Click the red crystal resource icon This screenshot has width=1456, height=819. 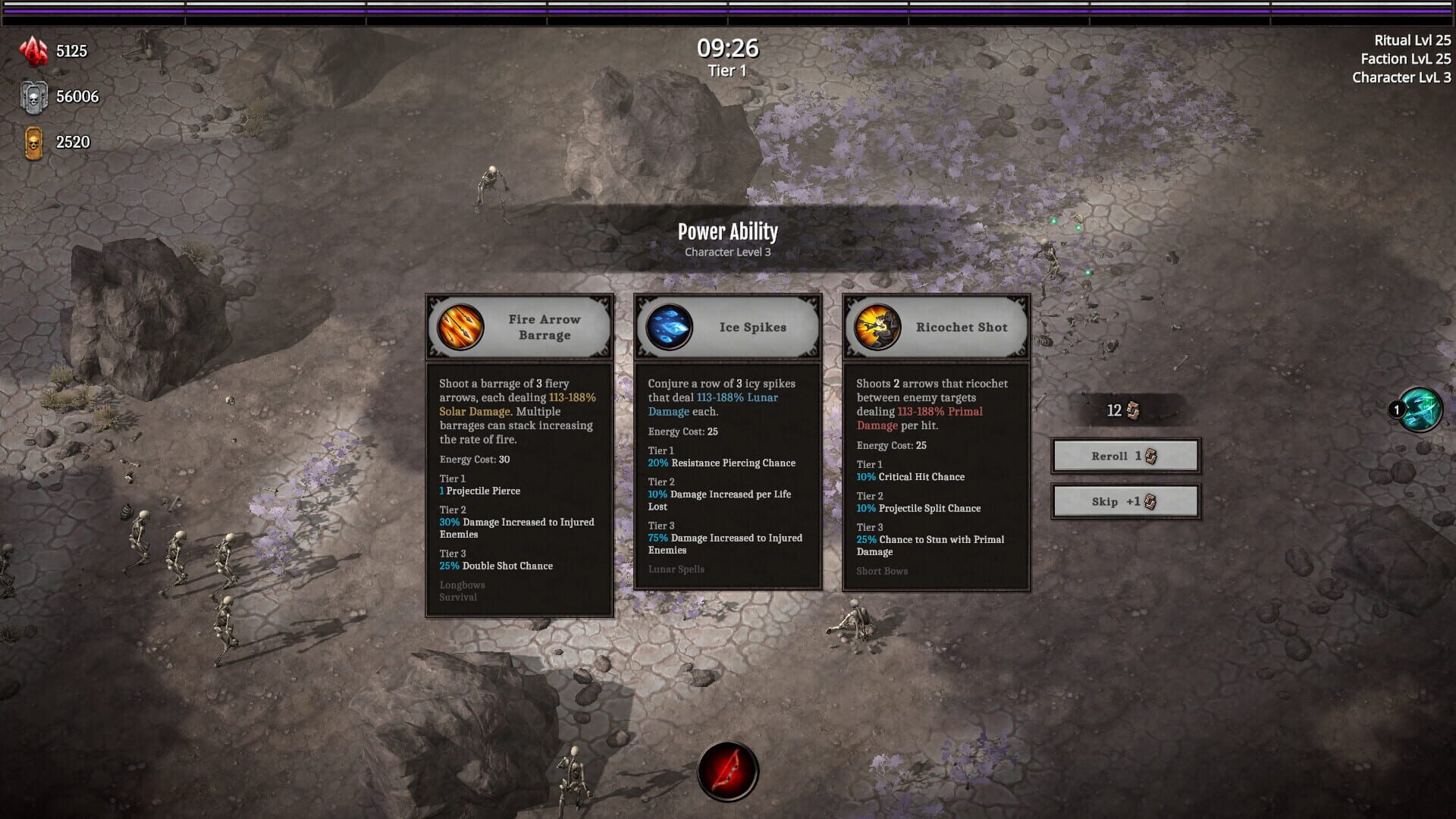pos(33,50)
